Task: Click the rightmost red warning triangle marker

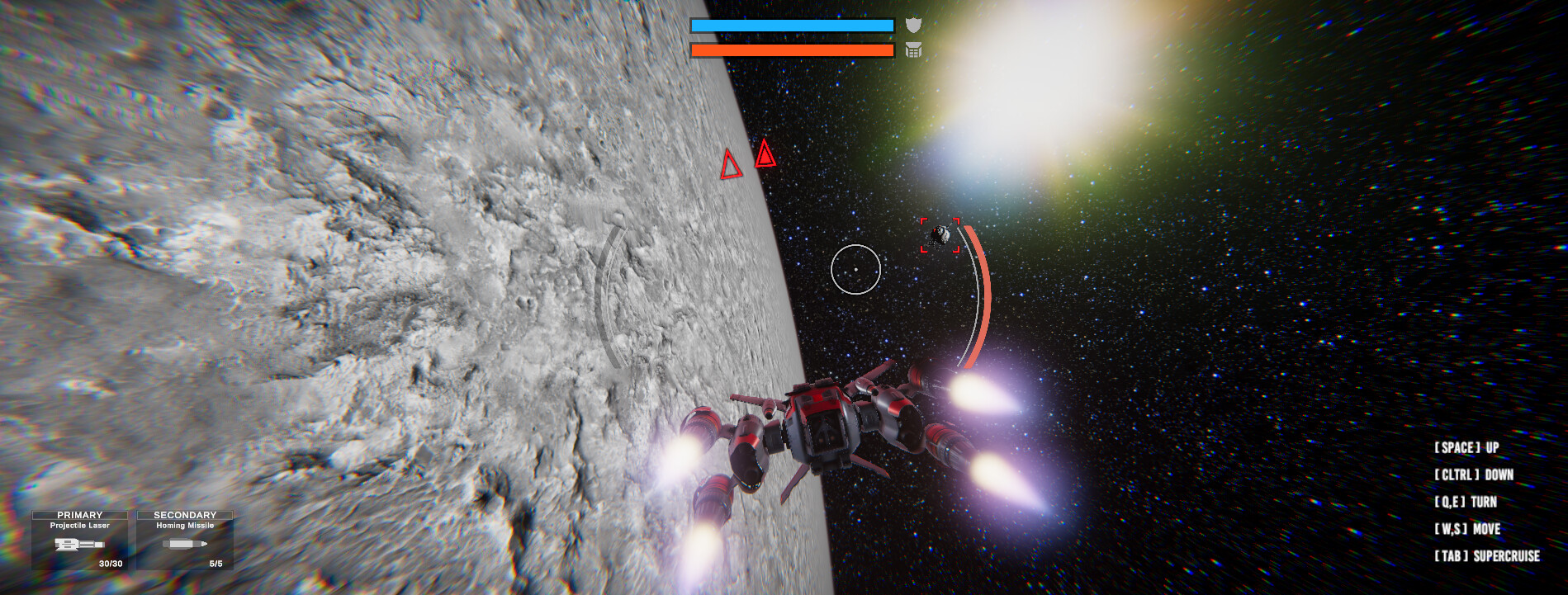Action: pos(765,157)
